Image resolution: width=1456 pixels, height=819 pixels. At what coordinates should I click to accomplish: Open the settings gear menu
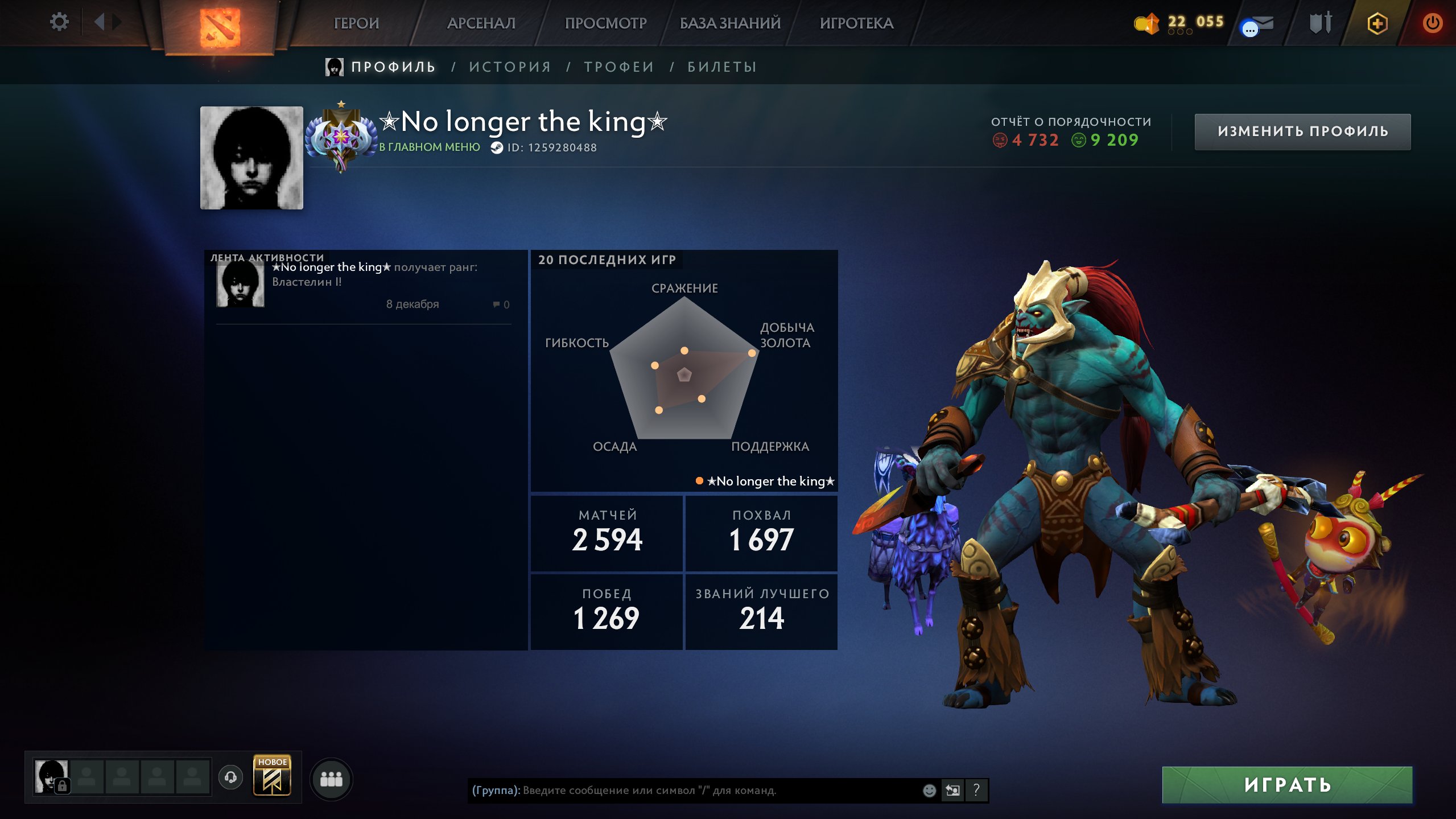click(x=60, y=22)
